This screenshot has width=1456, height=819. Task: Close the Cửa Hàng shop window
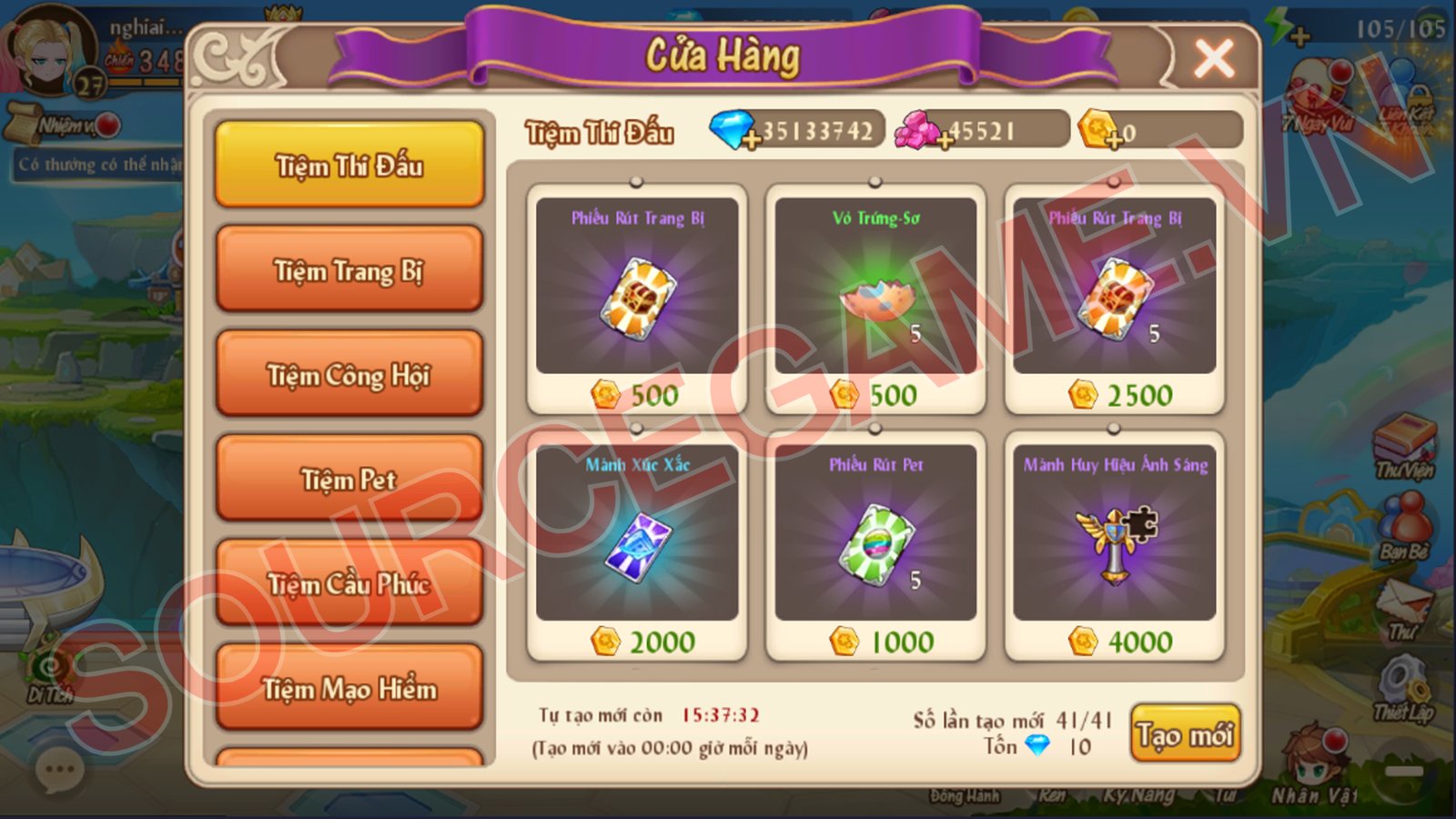[1214, 58]
